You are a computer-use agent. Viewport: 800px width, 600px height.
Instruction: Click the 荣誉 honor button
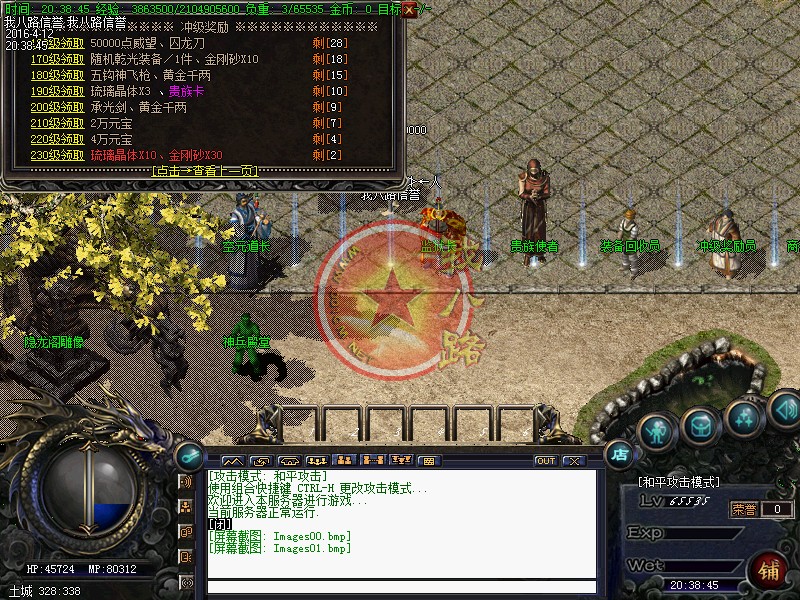[744, 509]
